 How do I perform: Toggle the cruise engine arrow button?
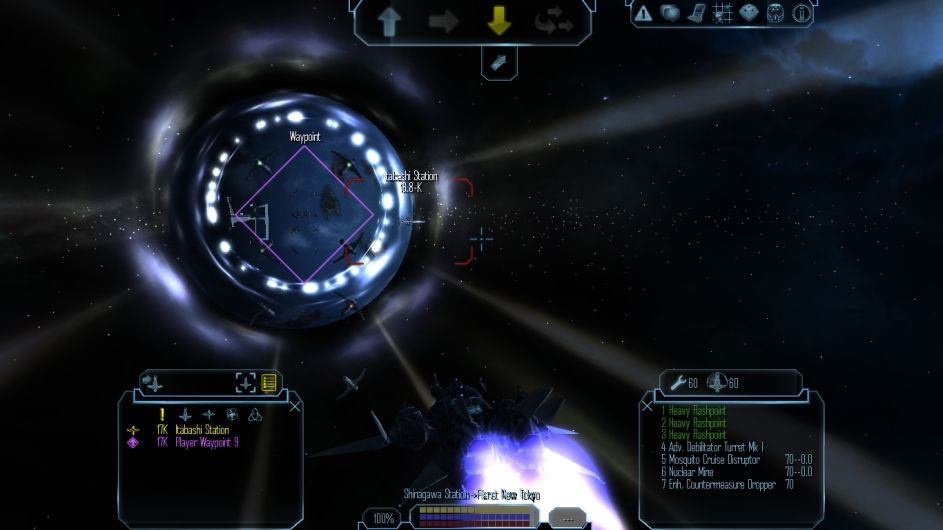click(x=498, y=62)
